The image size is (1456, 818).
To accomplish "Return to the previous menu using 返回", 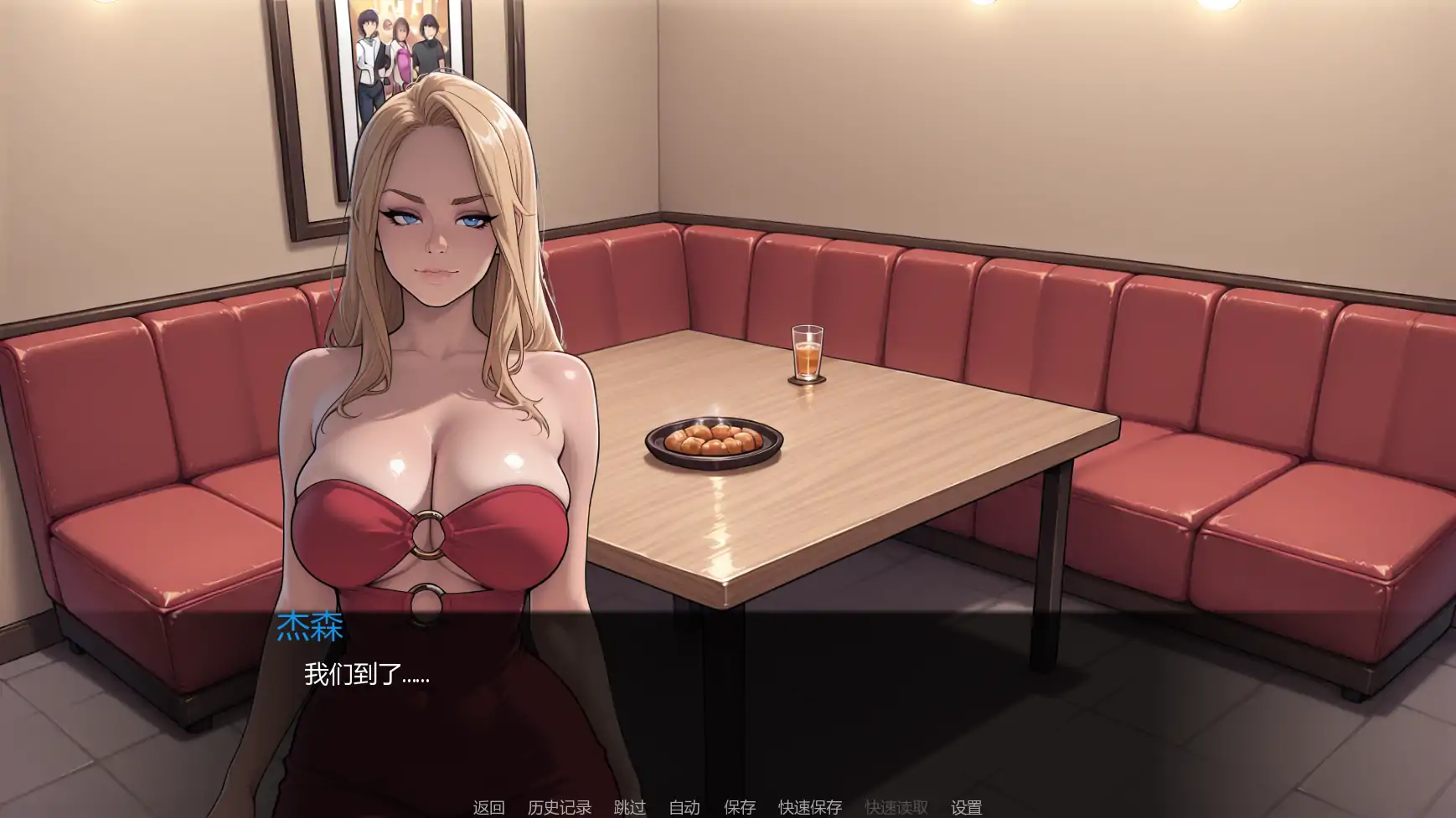I will point(490,807).
